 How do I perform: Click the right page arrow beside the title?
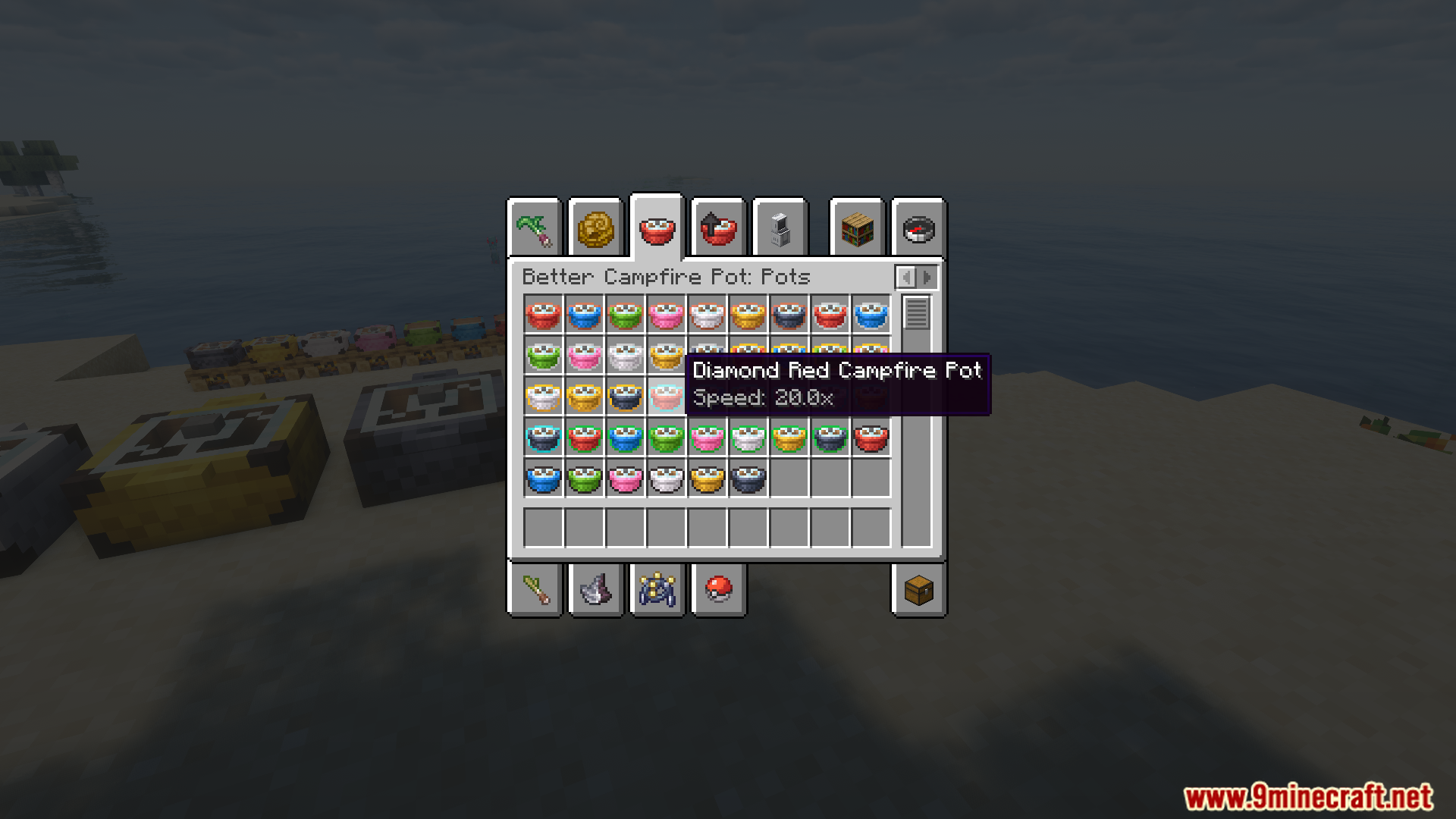(x=927, y=277)
